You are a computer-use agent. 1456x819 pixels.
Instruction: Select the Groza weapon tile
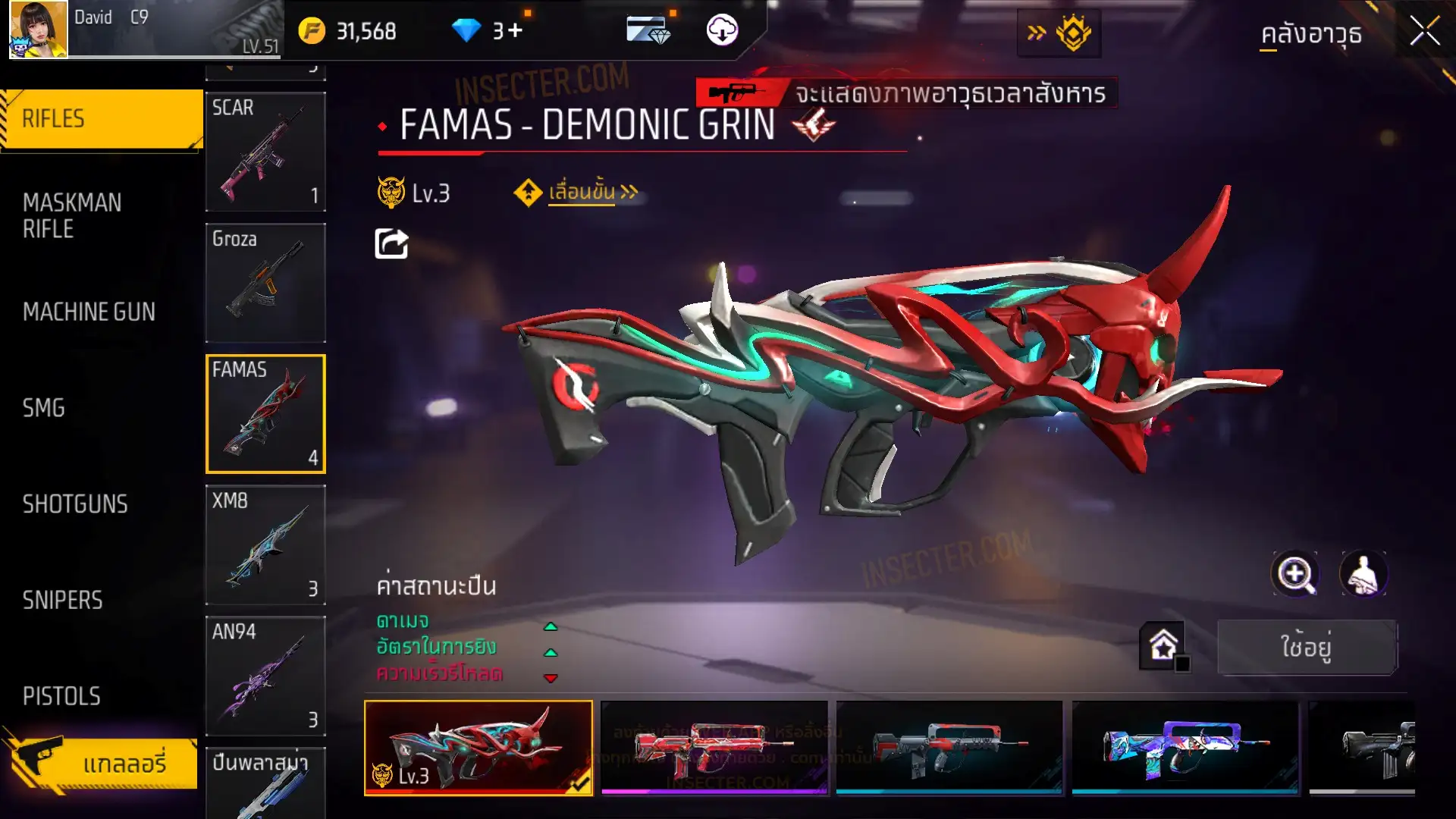(265, 282)
